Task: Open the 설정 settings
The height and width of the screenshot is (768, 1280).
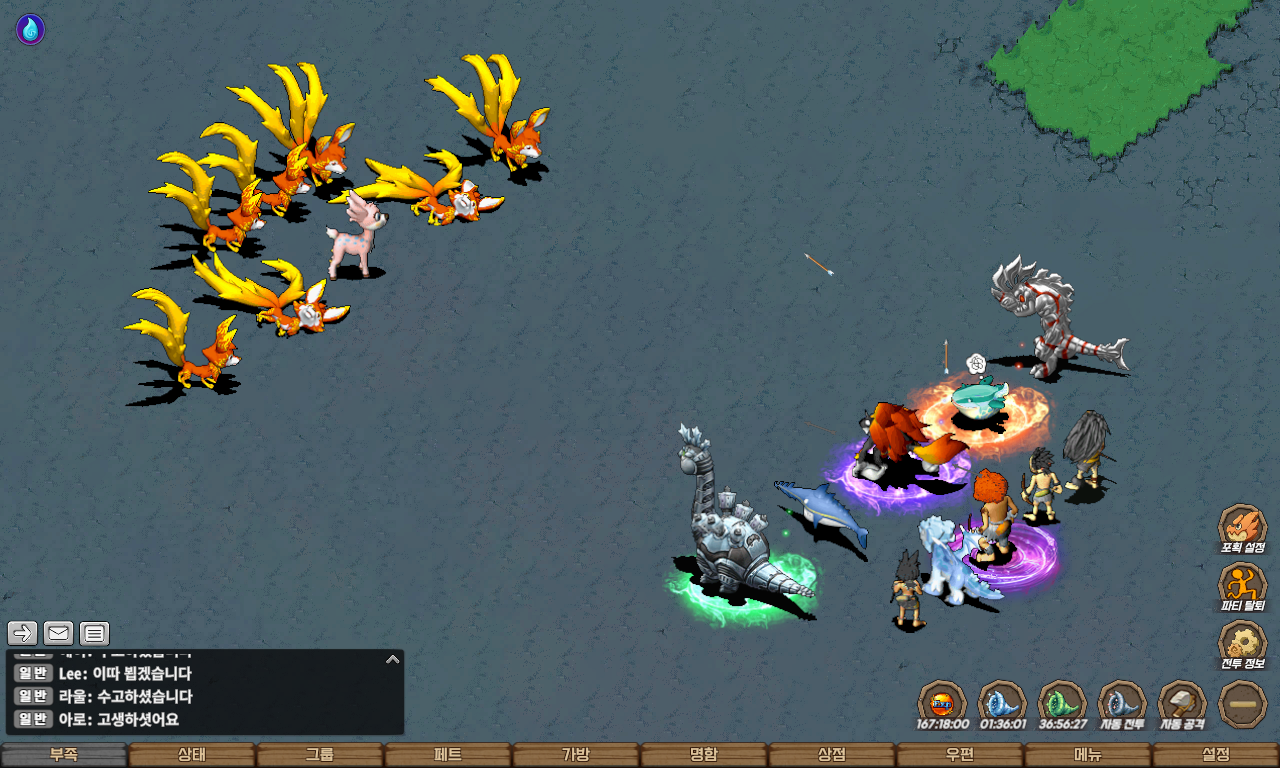Action: (1216, 755)
